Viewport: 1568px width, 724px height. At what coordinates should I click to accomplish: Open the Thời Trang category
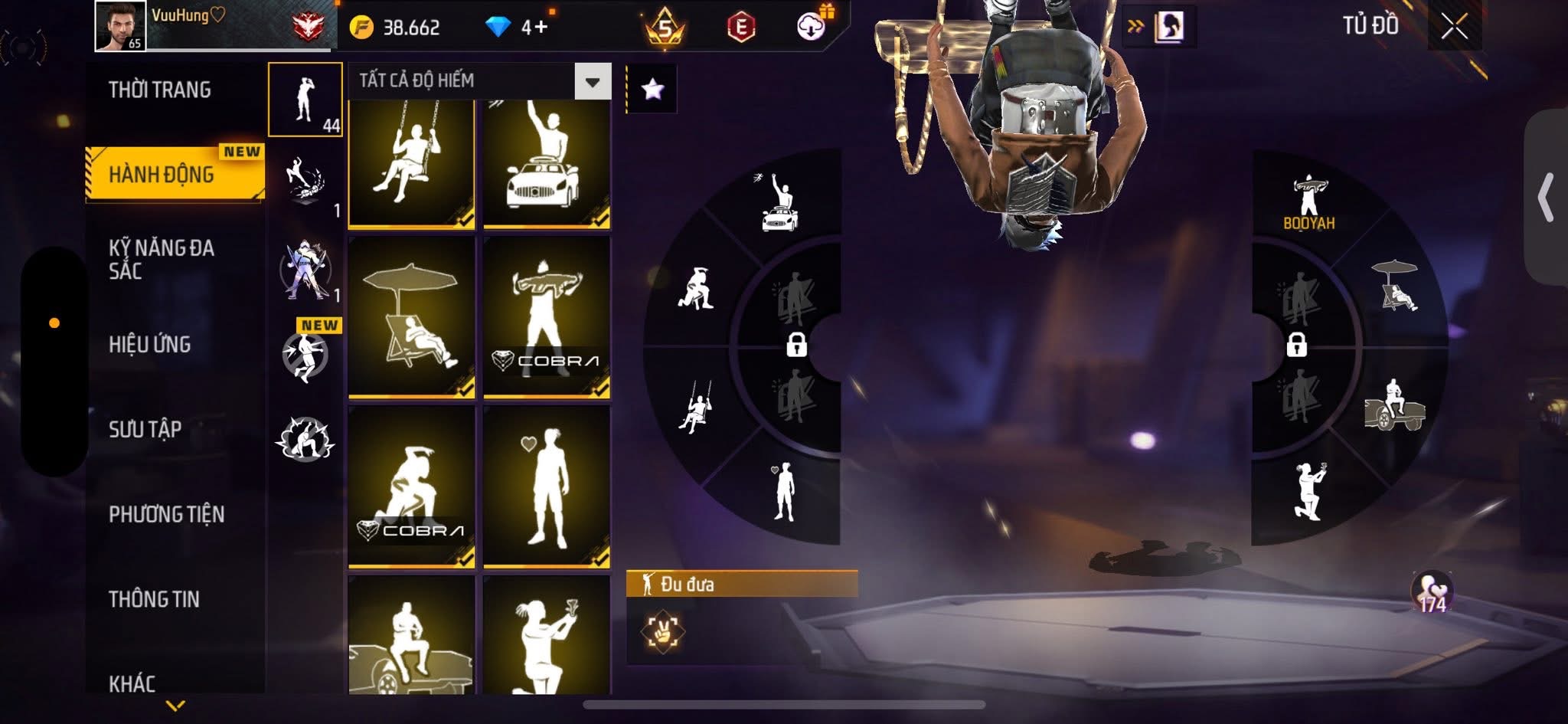click(159, 90)
